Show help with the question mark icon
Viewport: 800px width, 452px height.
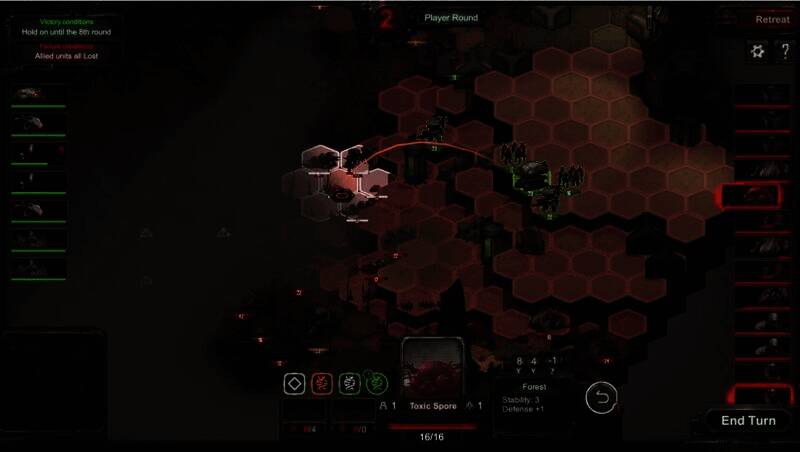click(x=784, y=51)
